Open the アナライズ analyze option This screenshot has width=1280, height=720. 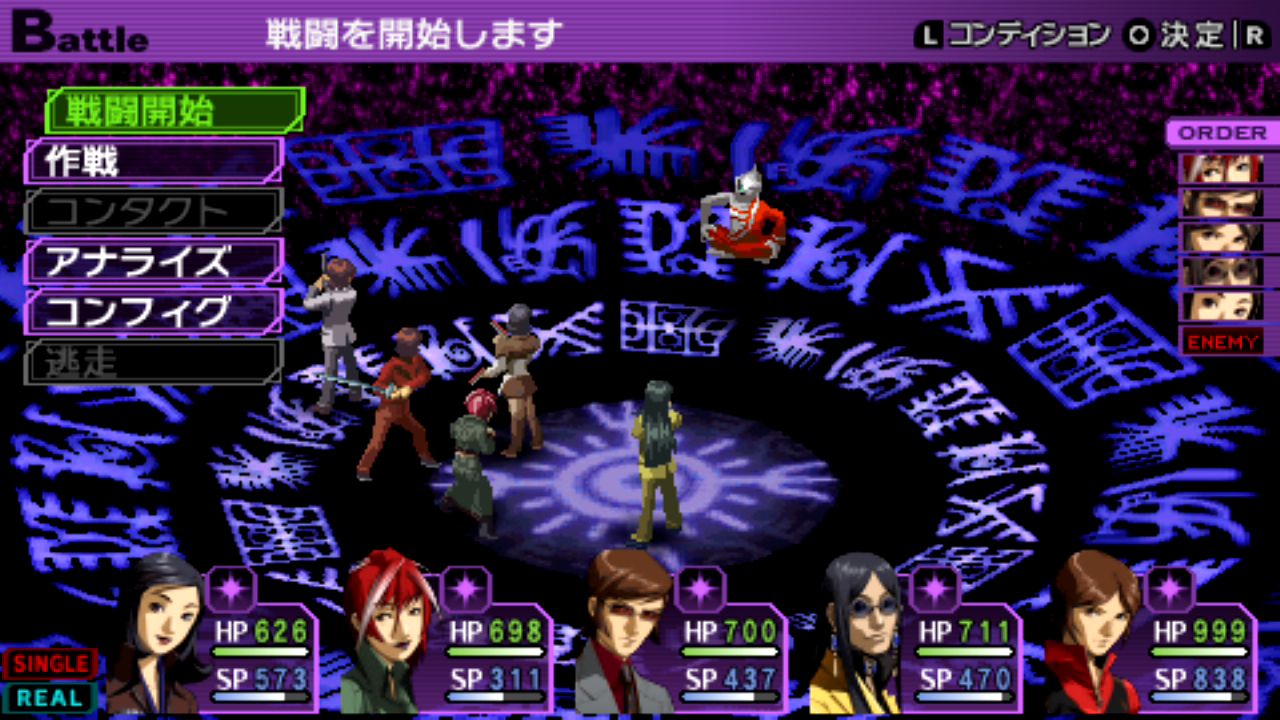153,261
